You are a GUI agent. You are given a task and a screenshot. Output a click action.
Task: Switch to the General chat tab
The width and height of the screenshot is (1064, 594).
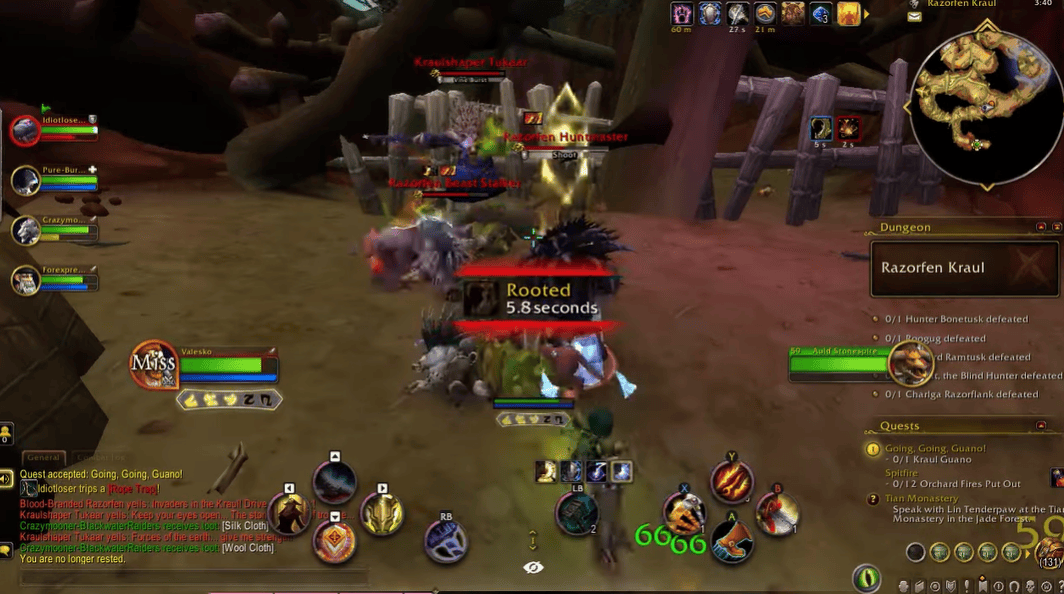(43, 457)
